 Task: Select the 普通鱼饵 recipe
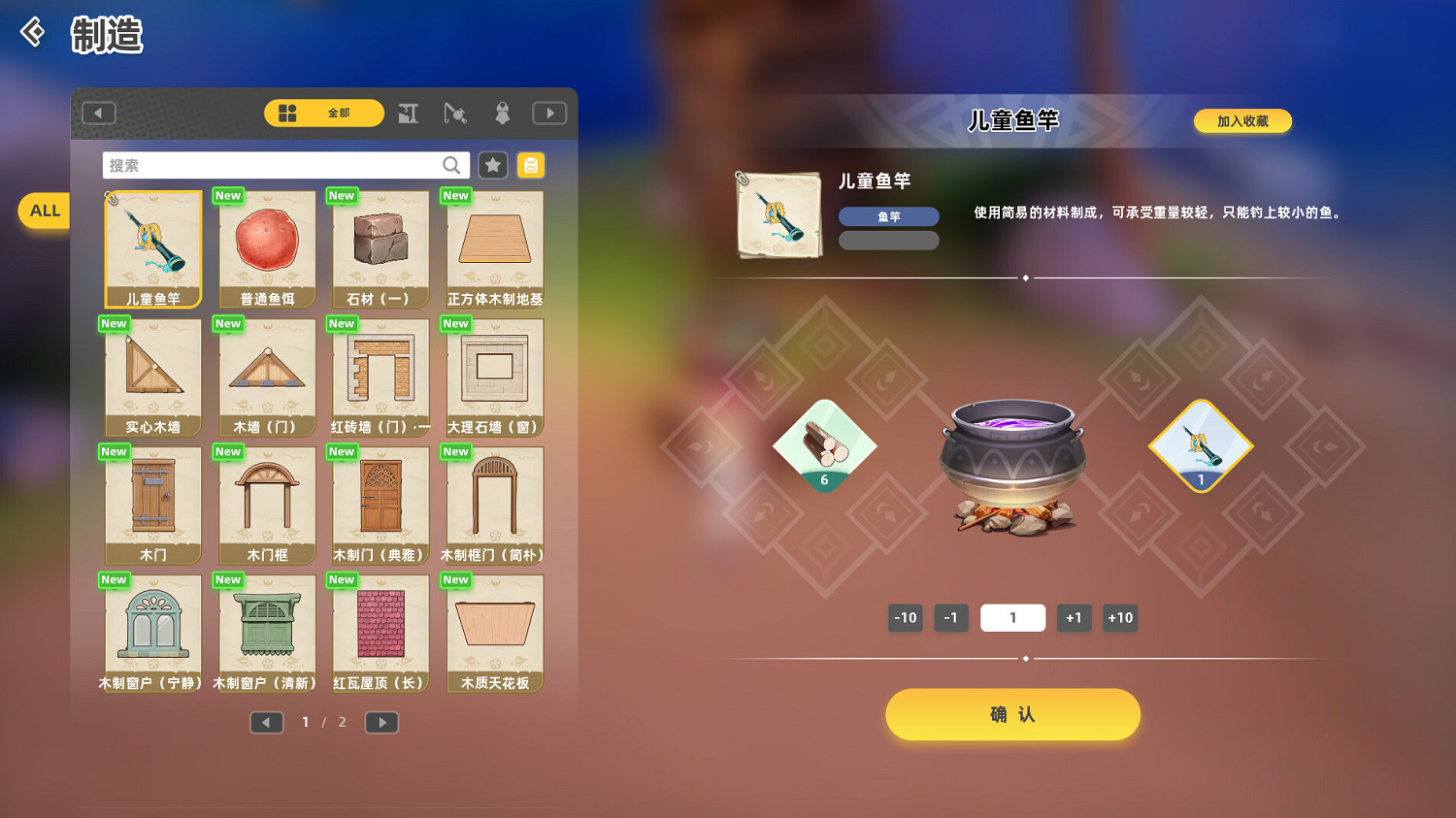click(x=266, y=248)
